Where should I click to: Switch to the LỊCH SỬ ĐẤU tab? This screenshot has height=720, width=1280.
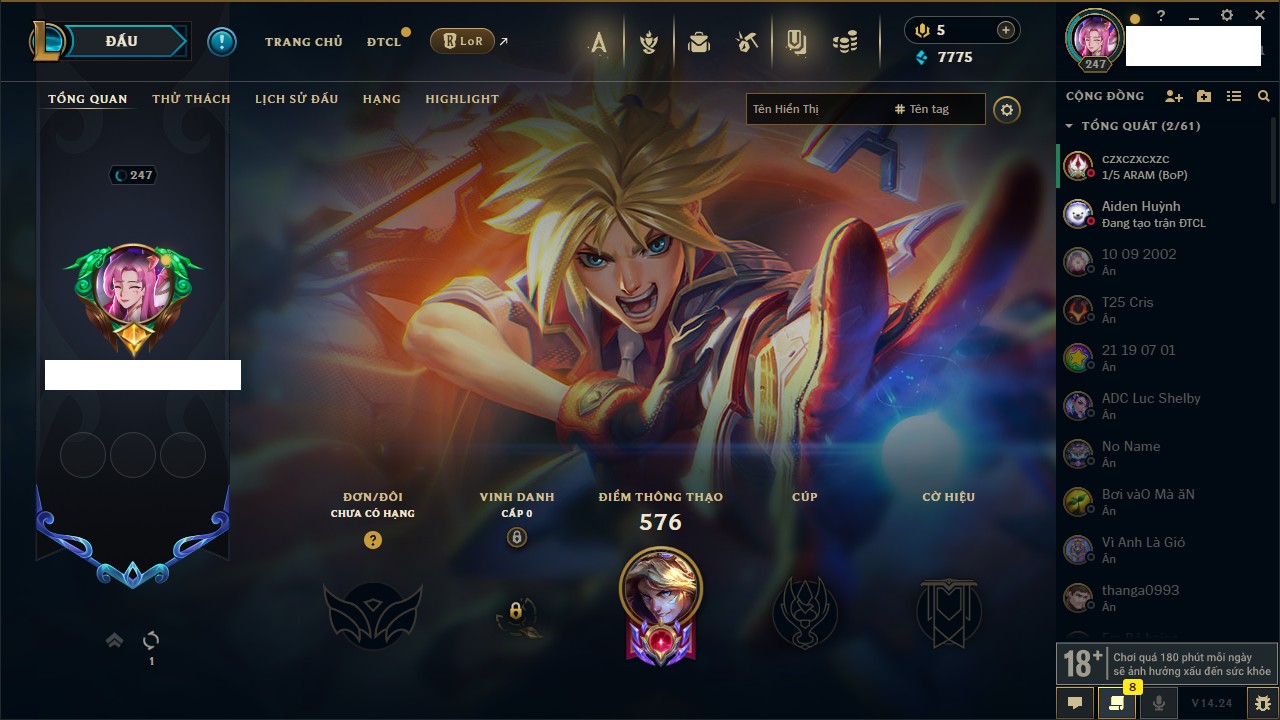click(296, 99)
